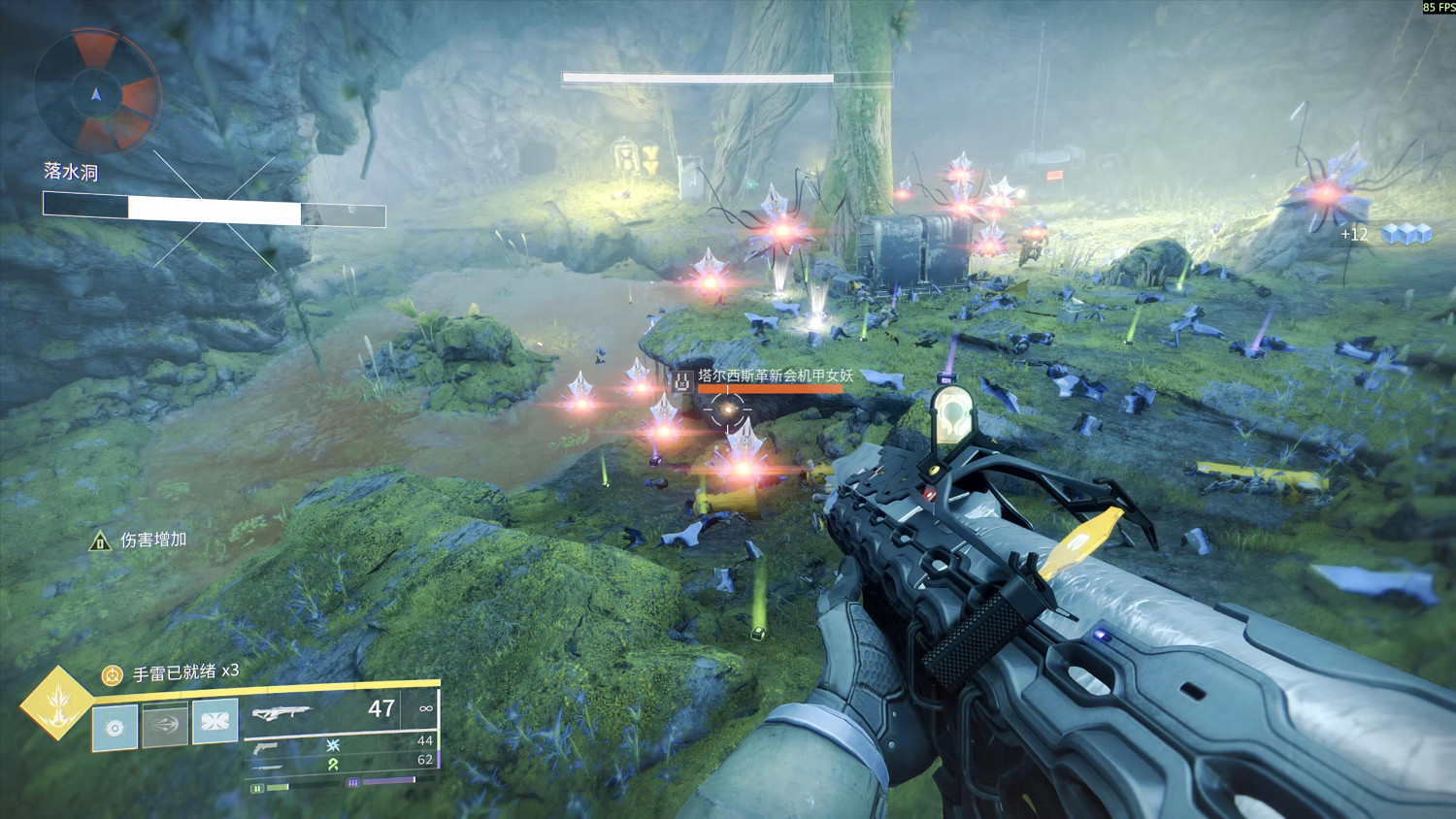Activate the golden diamond super ability icon
Screen dimensions: 1456x819
click(56, 703)
